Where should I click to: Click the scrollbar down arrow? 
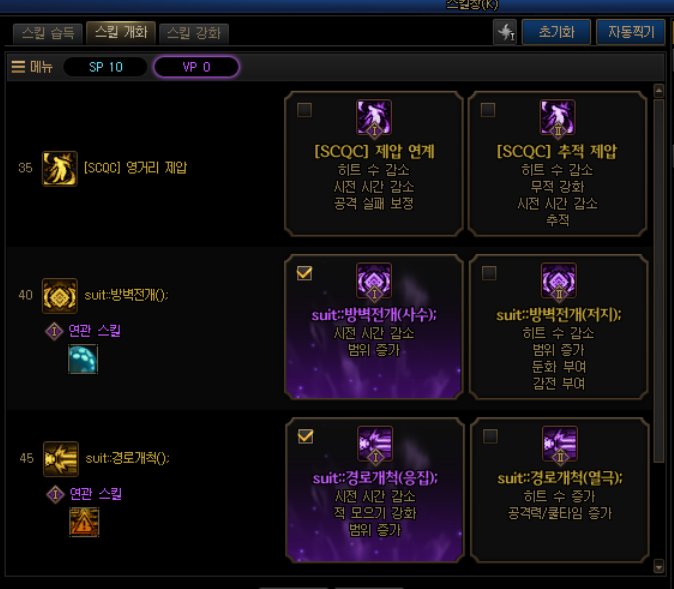click(658, 567)
